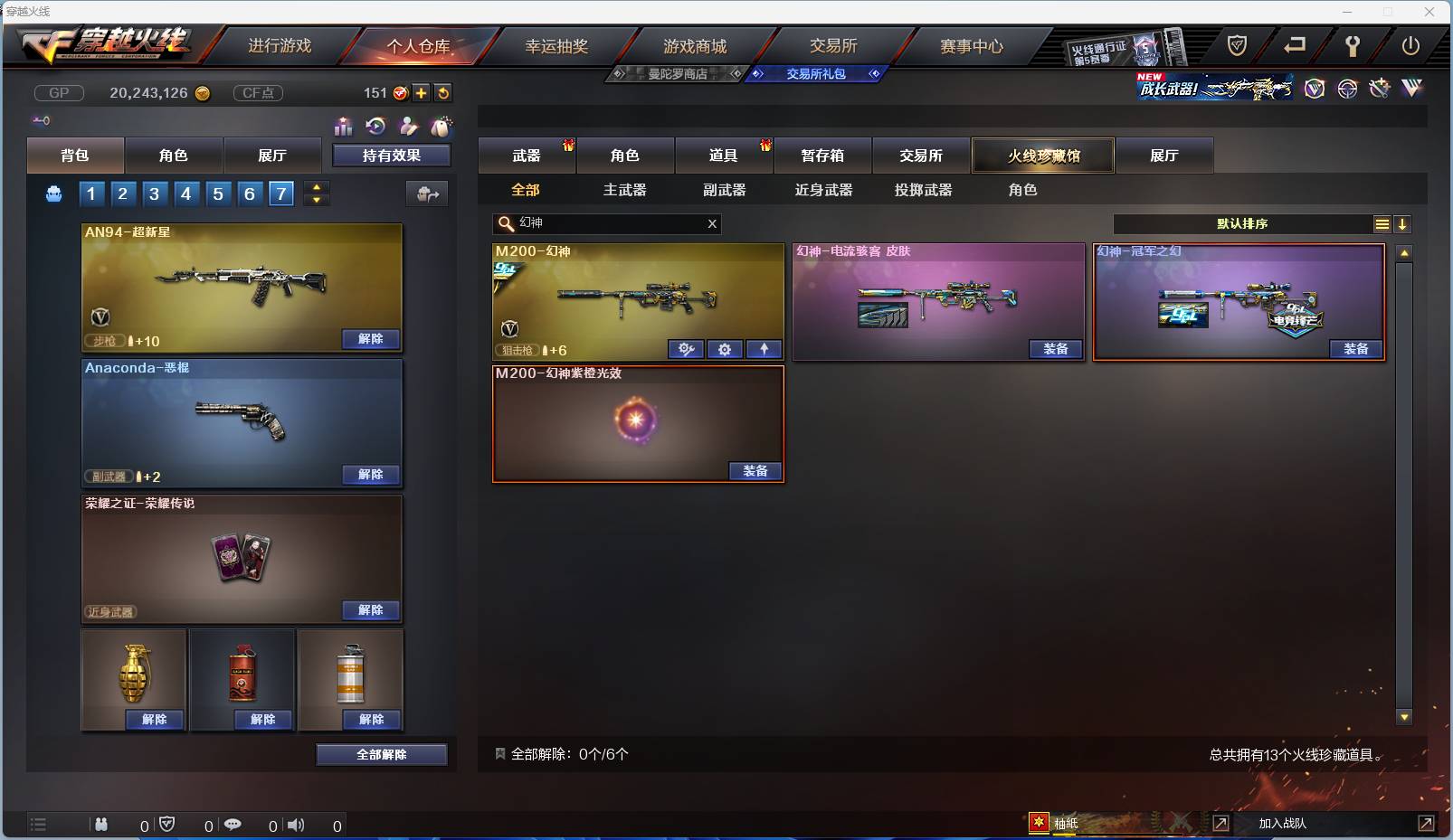Open the ranking stats icon in left panel
1453x840 pixels.
click(344, 127)
